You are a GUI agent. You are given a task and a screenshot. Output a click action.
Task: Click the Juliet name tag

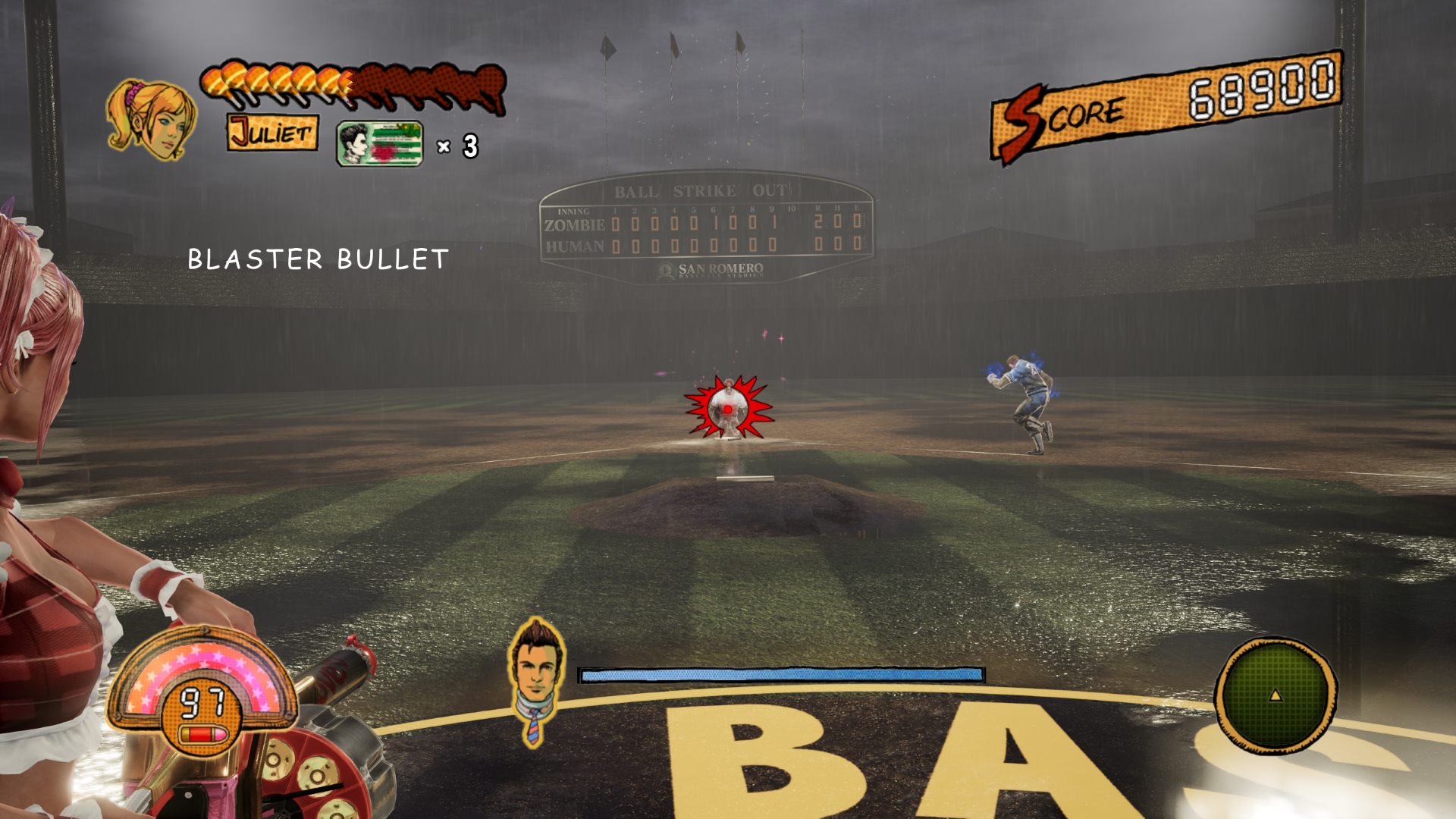pyautogui.click(x=272, y=133)
